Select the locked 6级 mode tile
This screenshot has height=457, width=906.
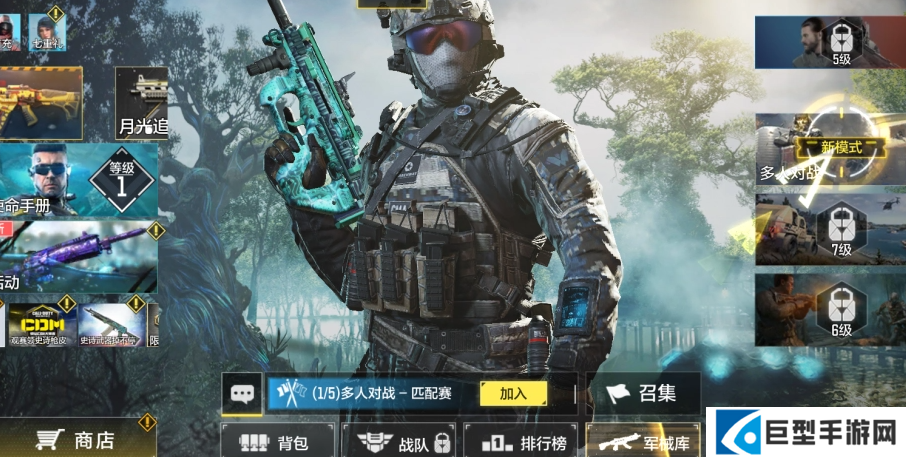pyautogui.click(x=829, y=308)
